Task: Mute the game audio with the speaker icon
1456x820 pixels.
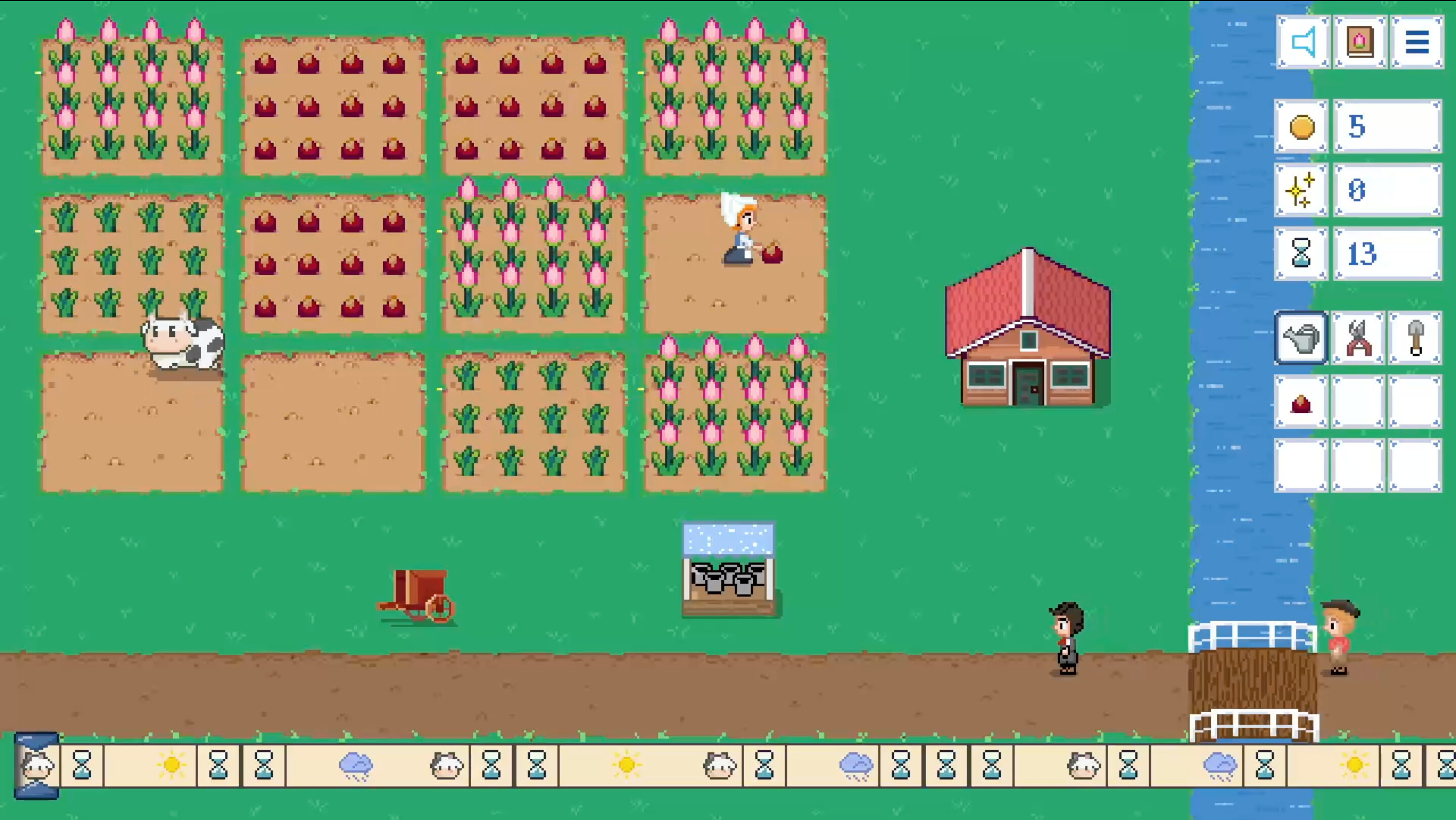Action: pos(1303,41)
